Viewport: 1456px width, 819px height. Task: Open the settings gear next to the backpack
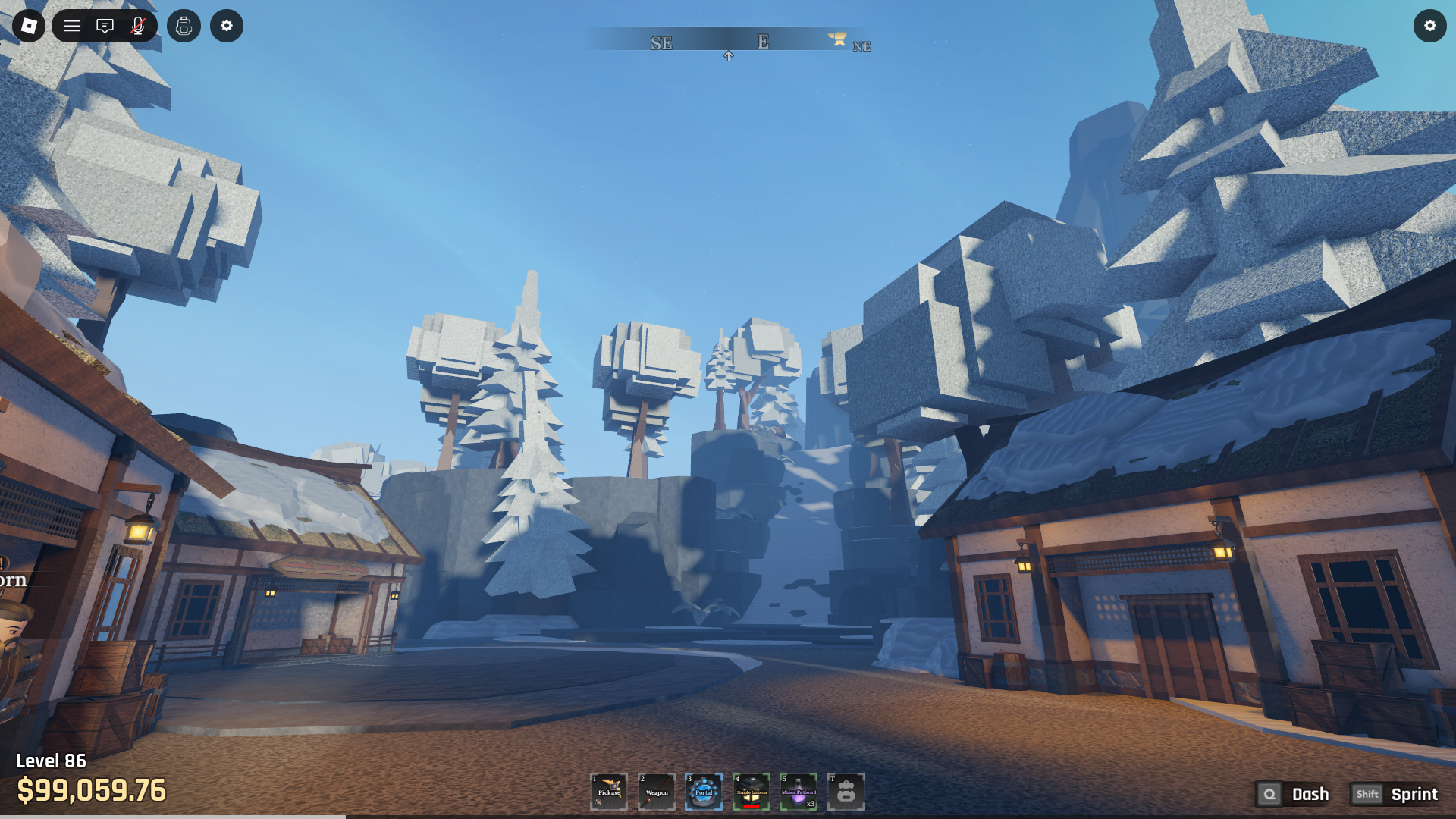226,26
